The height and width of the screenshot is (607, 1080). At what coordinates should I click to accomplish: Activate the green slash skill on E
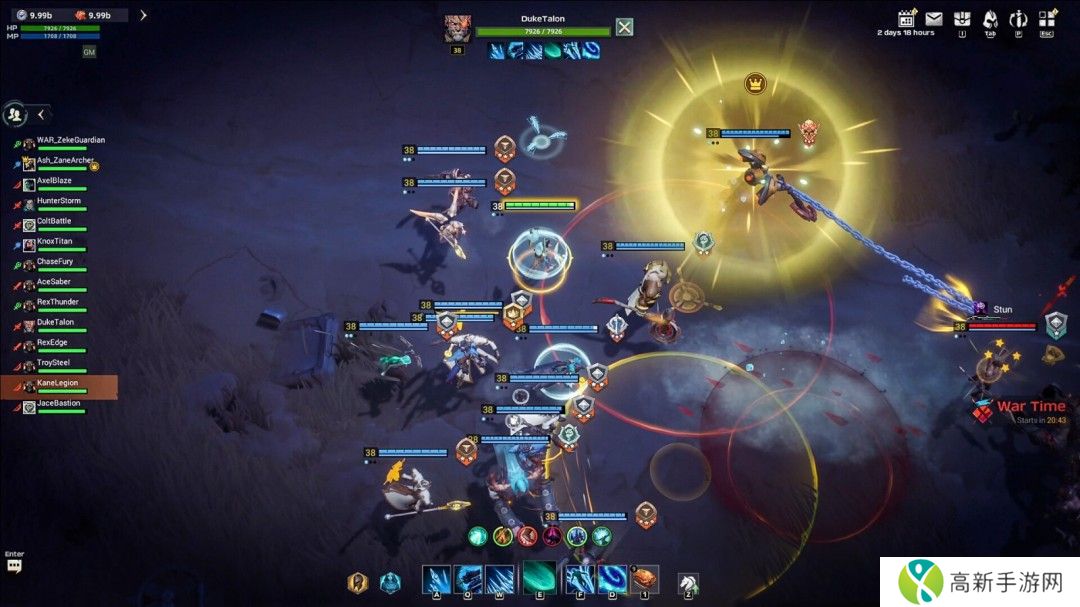[540, 578]
